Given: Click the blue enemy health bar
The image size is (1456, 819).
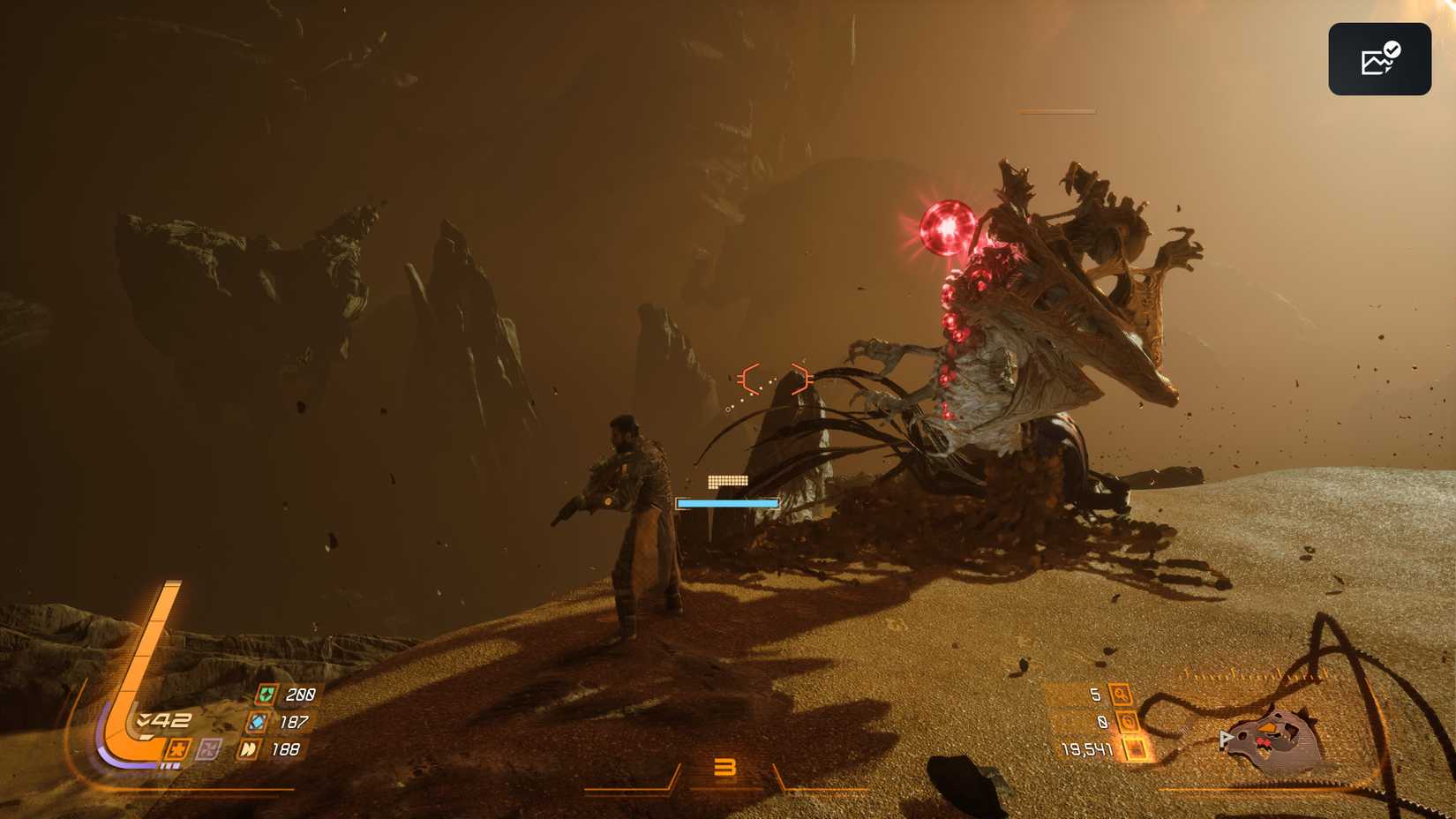Looking at the screenshot, I should [x=726, y=501].
